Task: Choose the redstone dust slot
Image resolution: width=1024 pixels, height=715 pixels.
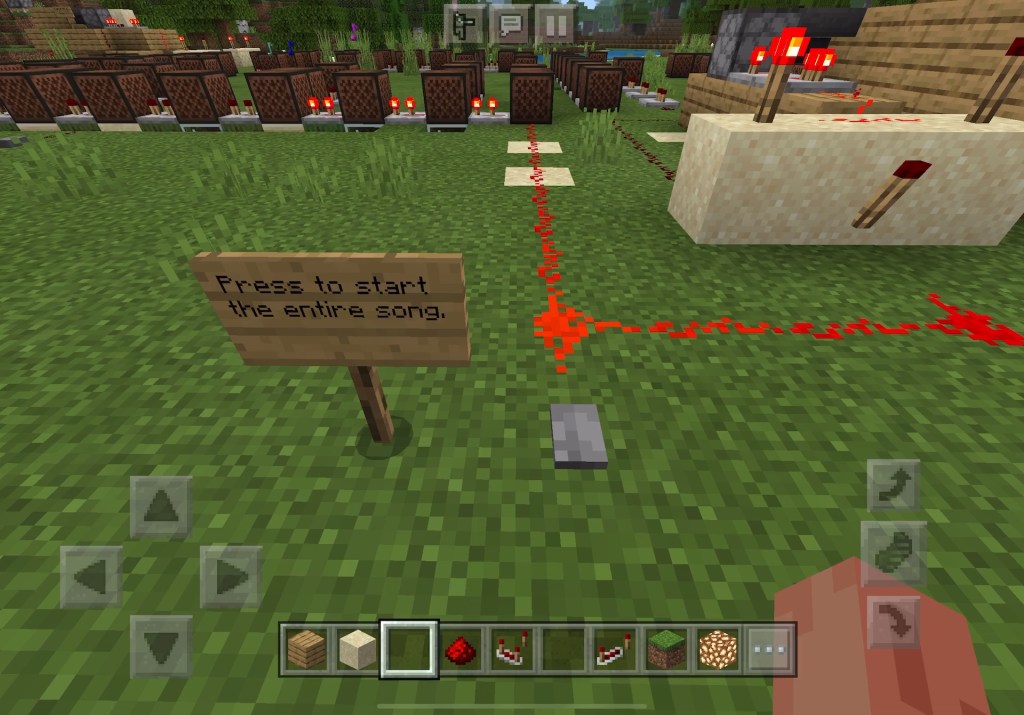Action: [x=460, y=650]
